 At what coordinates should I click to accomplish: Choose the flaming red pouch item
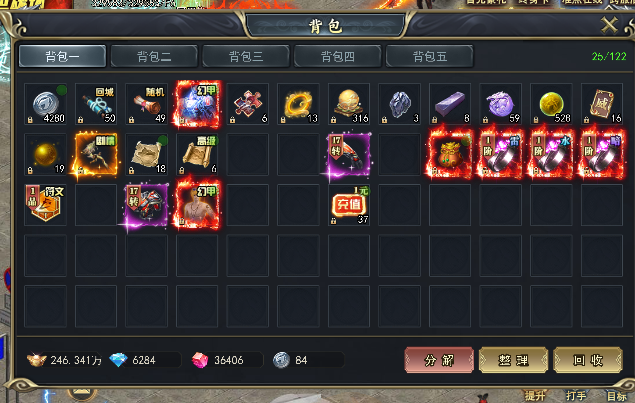tap(449, 155)
